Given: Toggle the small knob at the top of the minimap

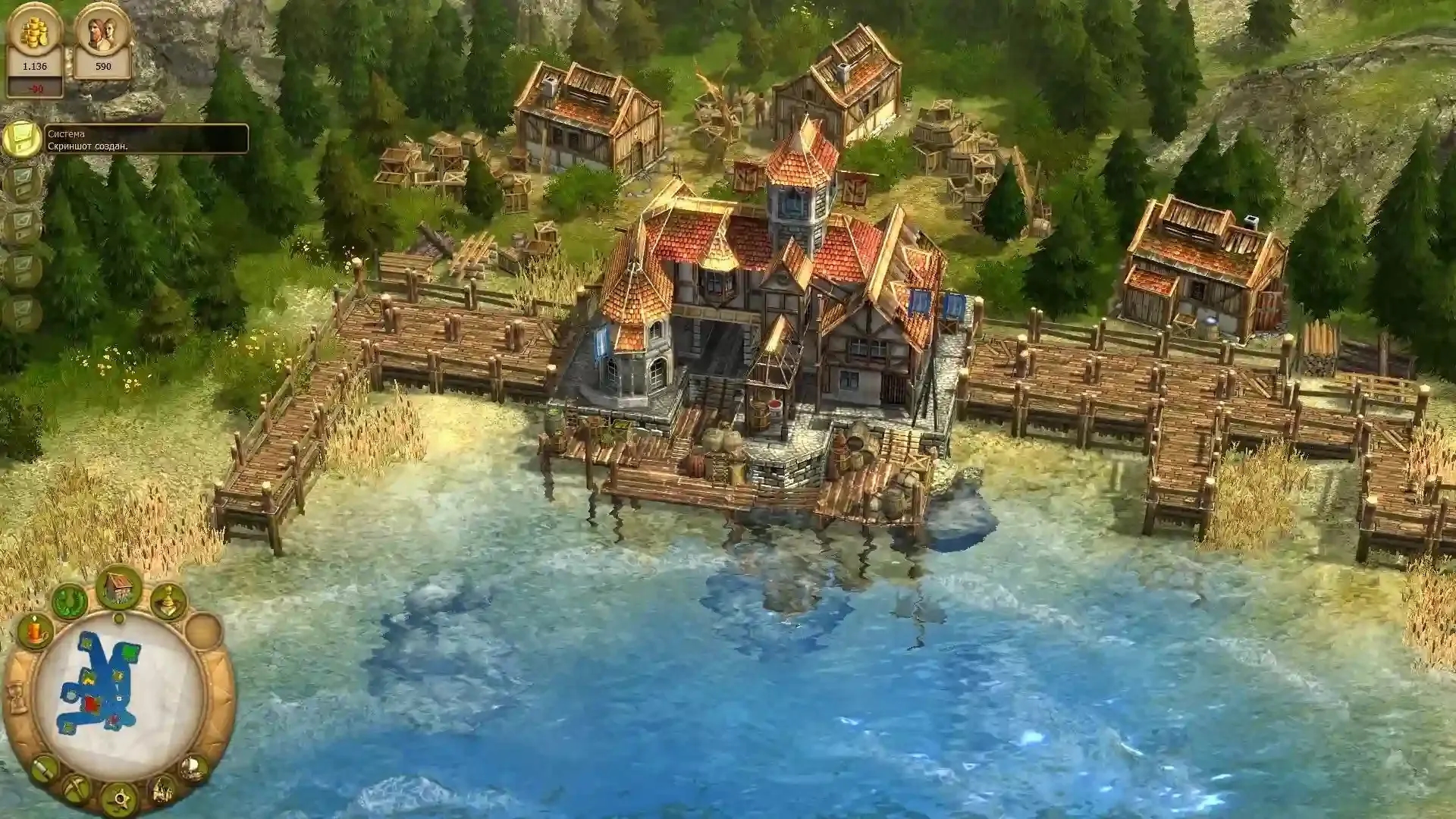Looking at the screenshot, I should click(118, 617).
